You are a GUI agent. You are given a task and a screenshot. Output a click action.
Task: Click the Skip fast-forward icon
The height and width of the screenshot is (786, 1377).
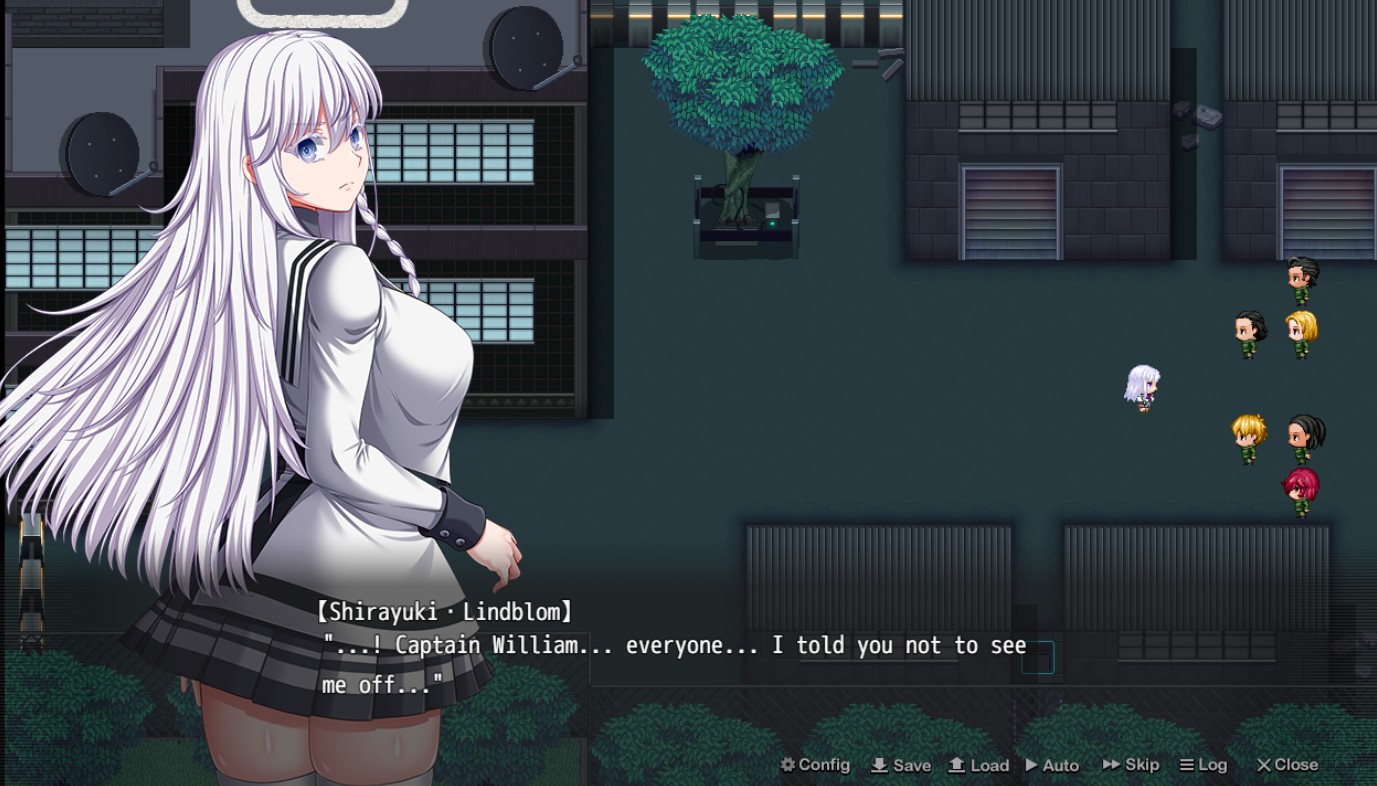1110,765
